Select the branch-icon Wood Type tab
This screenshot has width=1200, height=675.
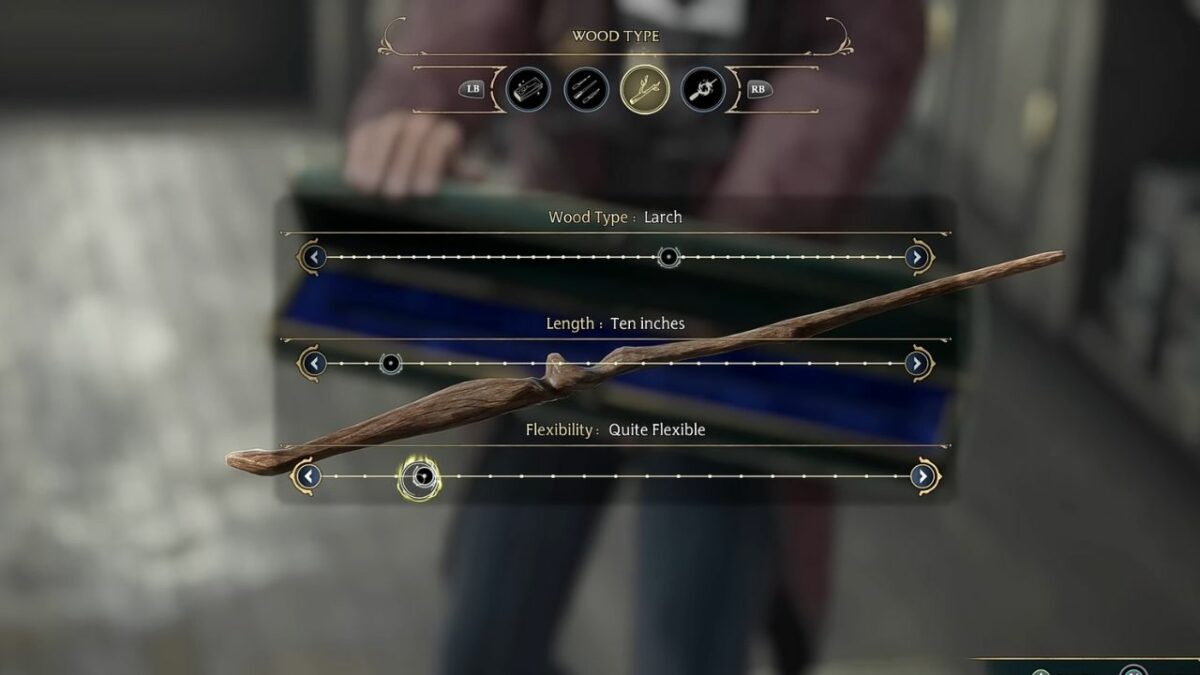[x=645, y=89]
